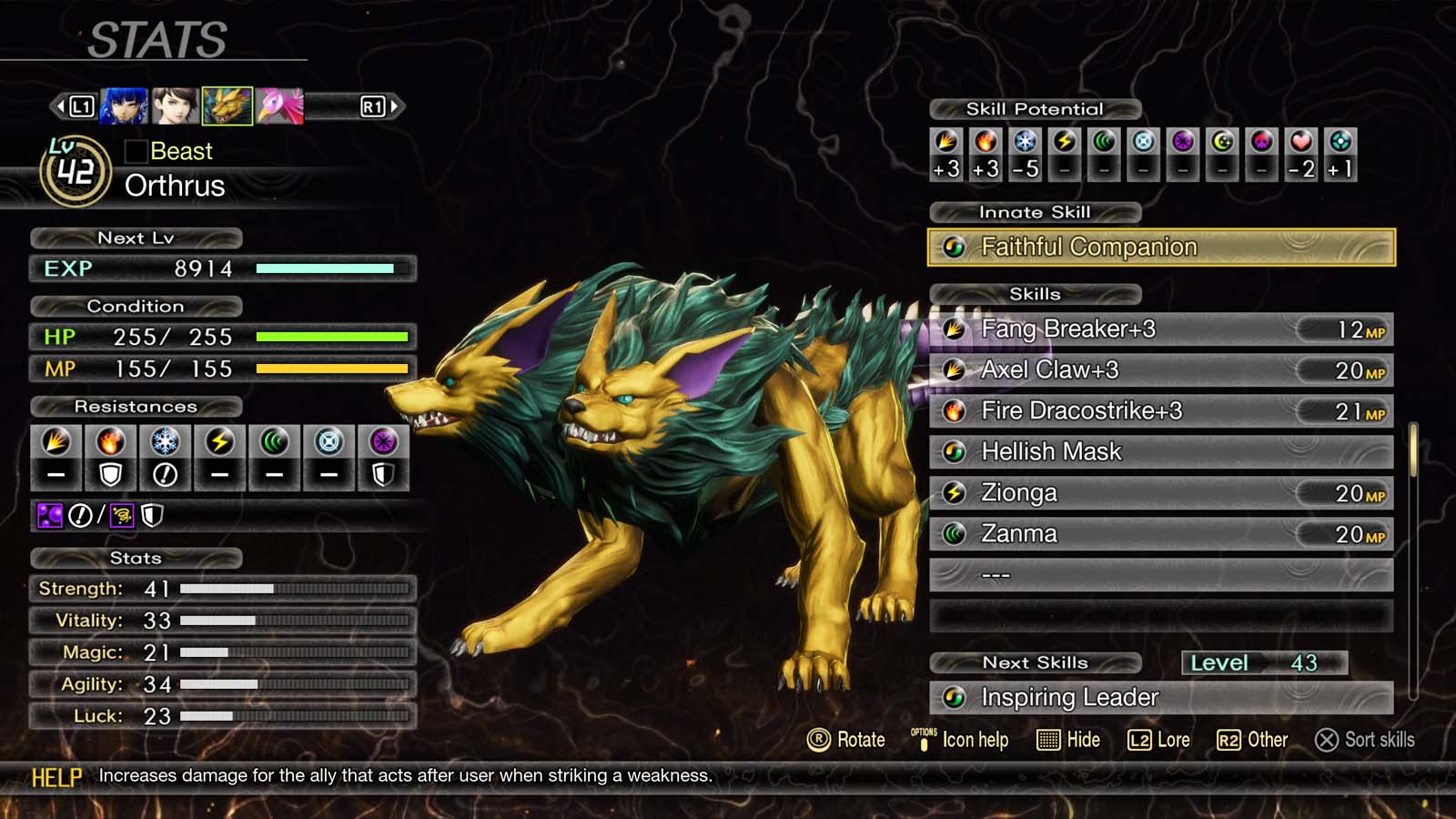Click the Faithful Companion innate skill icon

click(955, 247)
